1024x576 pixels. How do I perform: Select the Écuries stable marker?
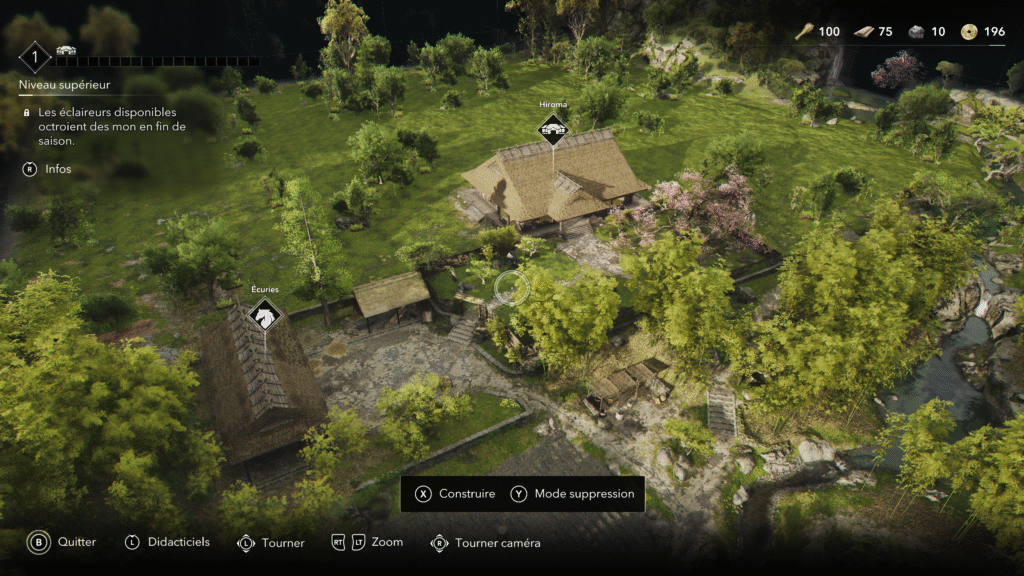point(265,316)
